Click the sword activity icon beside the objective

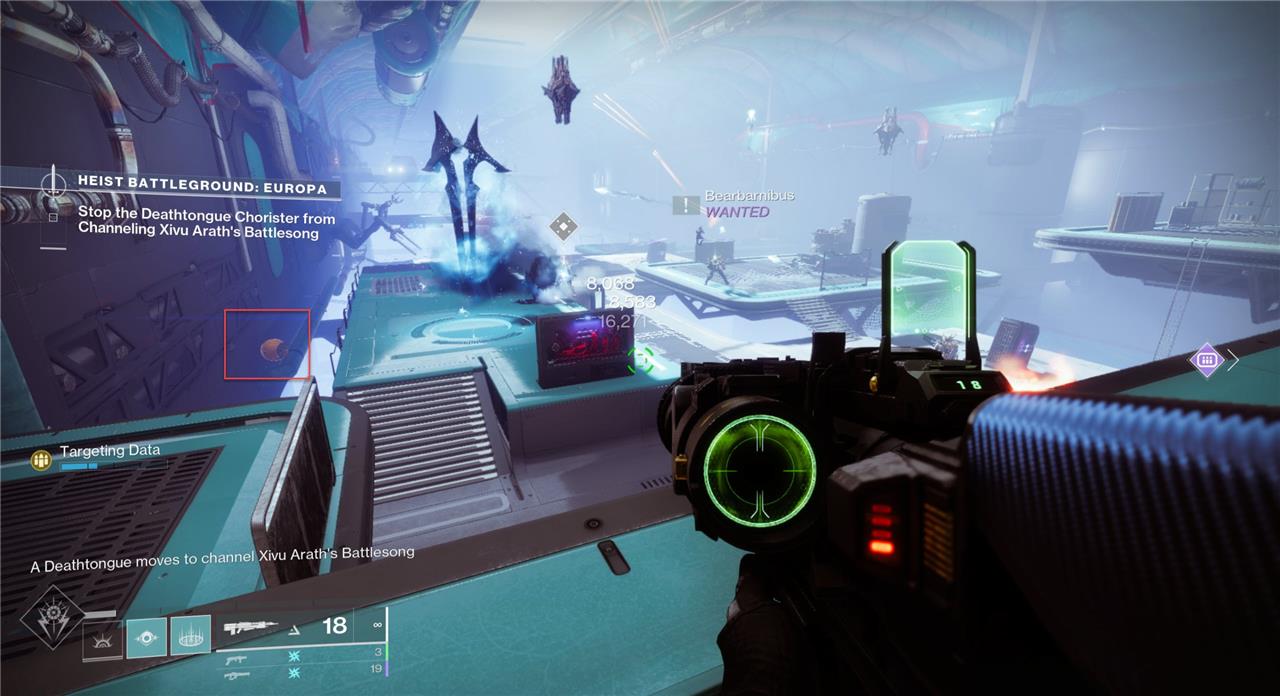[x=52, y=185]
